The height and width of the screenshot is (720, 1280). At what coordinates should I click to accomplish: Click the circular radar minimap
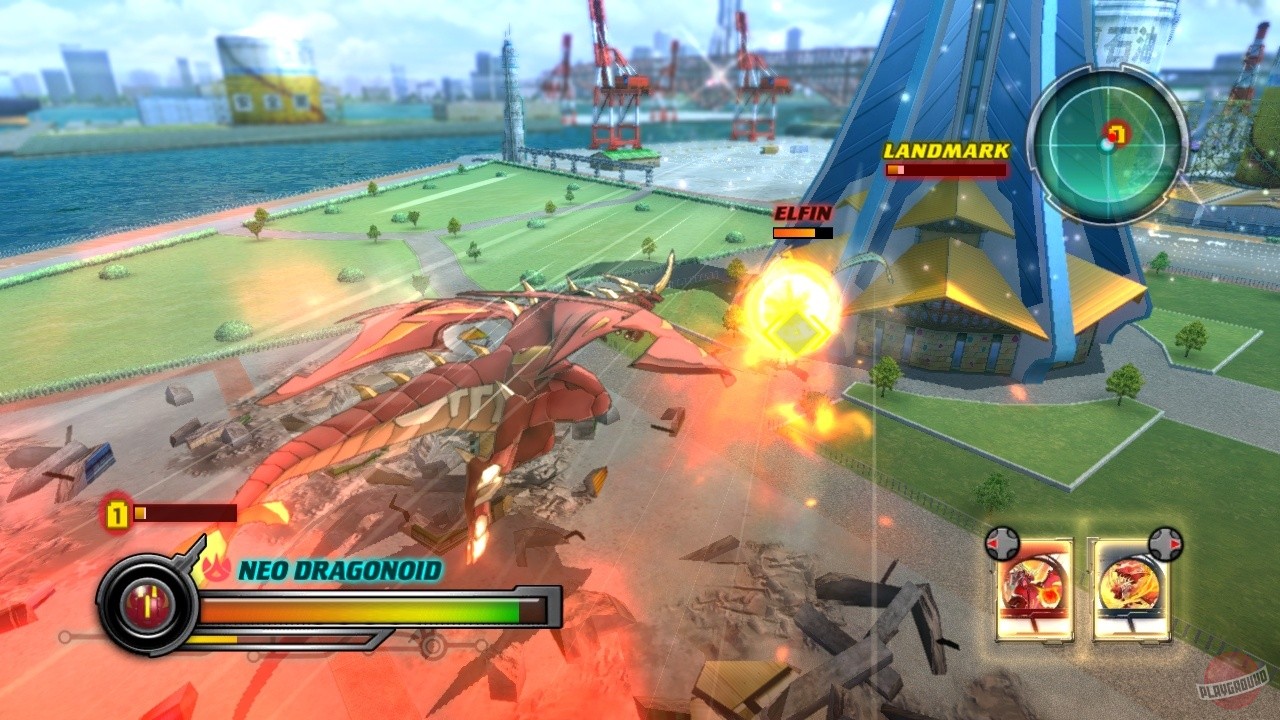(x=1106, y=145)
